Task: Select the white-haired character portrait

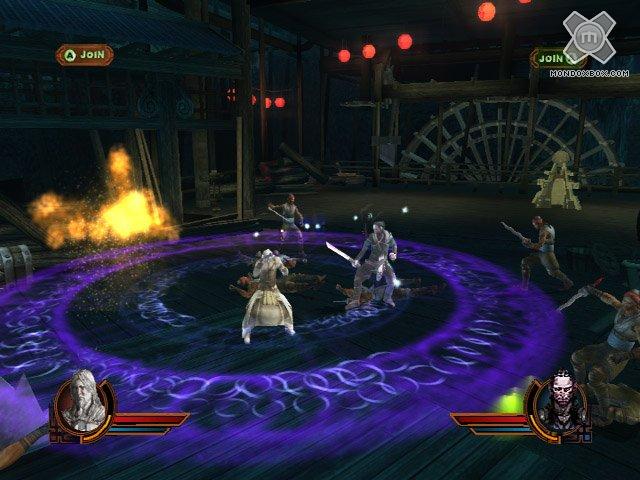Action: 83,404
